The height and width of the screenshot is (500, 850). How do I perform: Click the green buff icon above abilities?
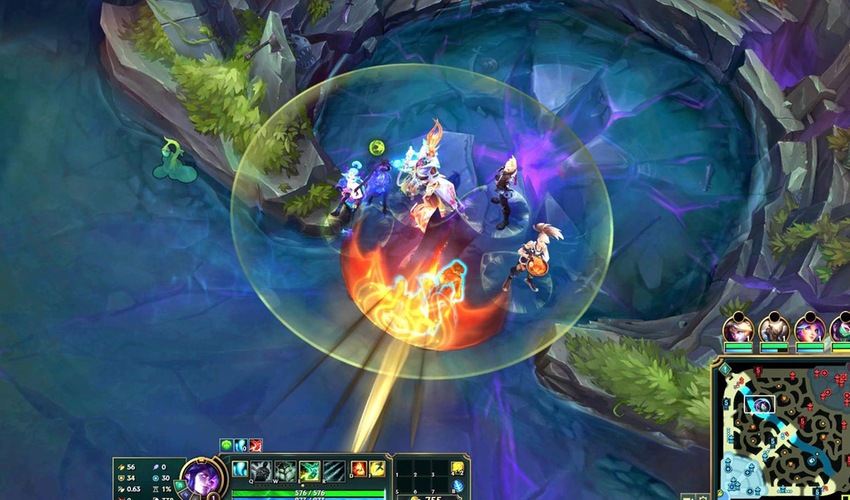[226, 445]
